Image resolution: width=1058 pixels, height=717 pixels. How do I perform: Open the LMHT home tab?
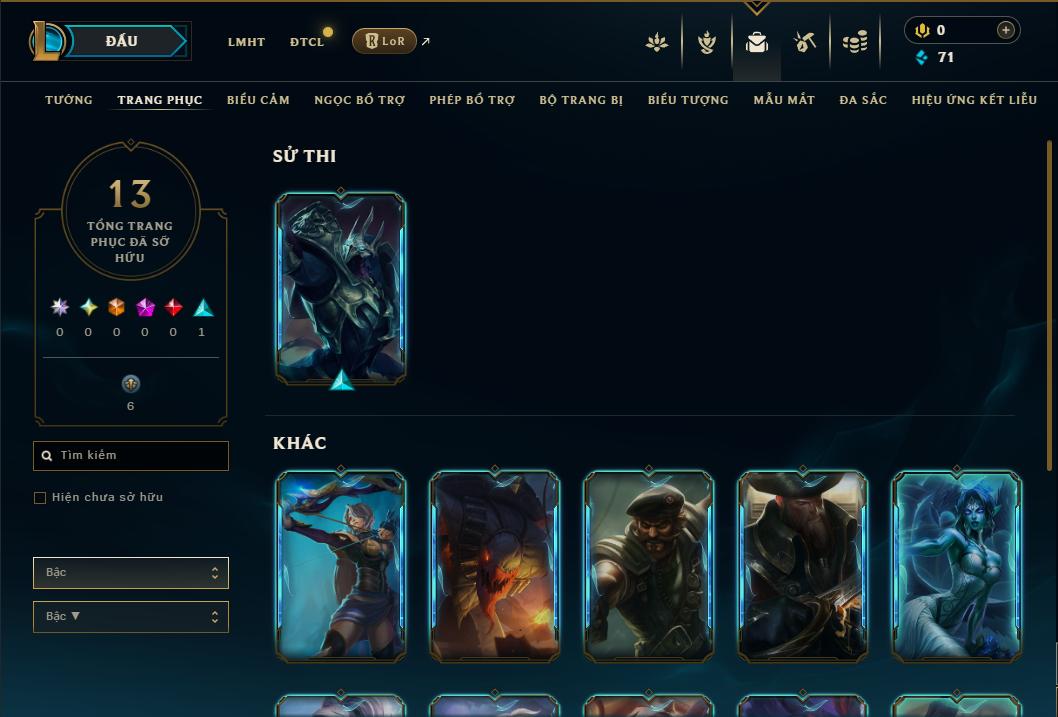(246, 42)
